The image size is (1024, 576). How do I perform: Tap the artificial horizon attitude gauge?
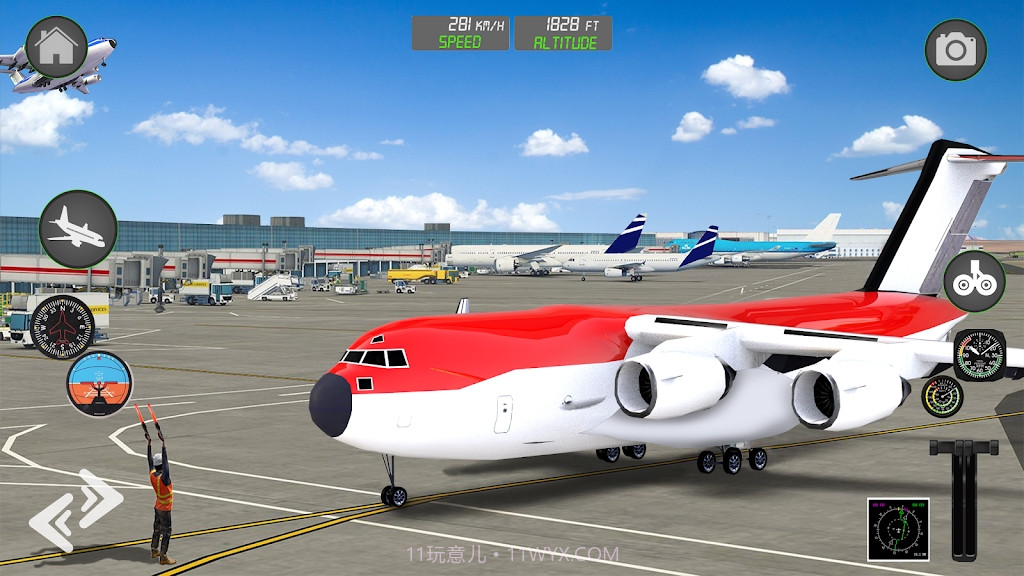pos(99,383)
